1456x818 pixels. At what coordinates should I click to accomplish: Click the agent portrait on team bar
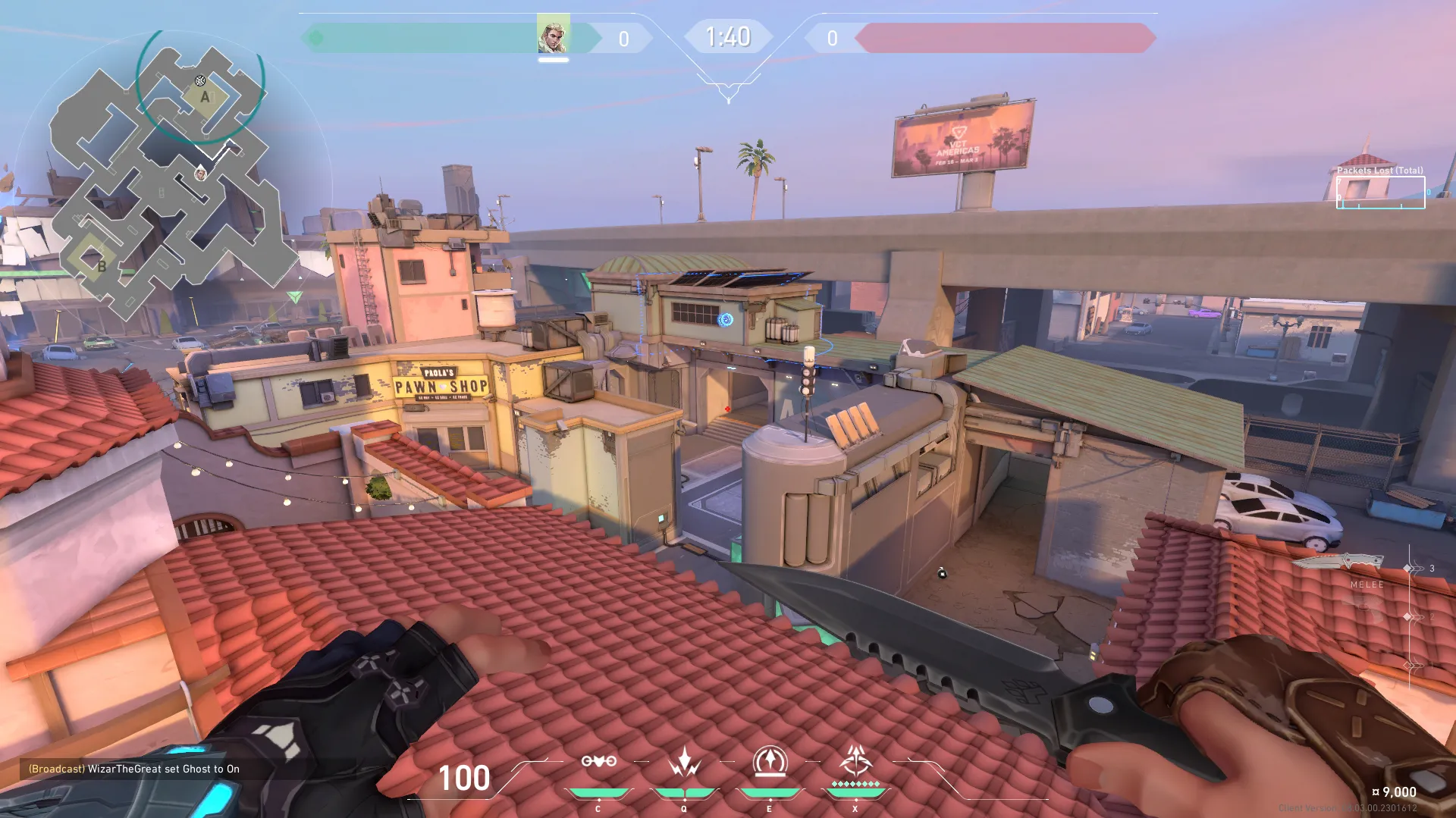553,35
